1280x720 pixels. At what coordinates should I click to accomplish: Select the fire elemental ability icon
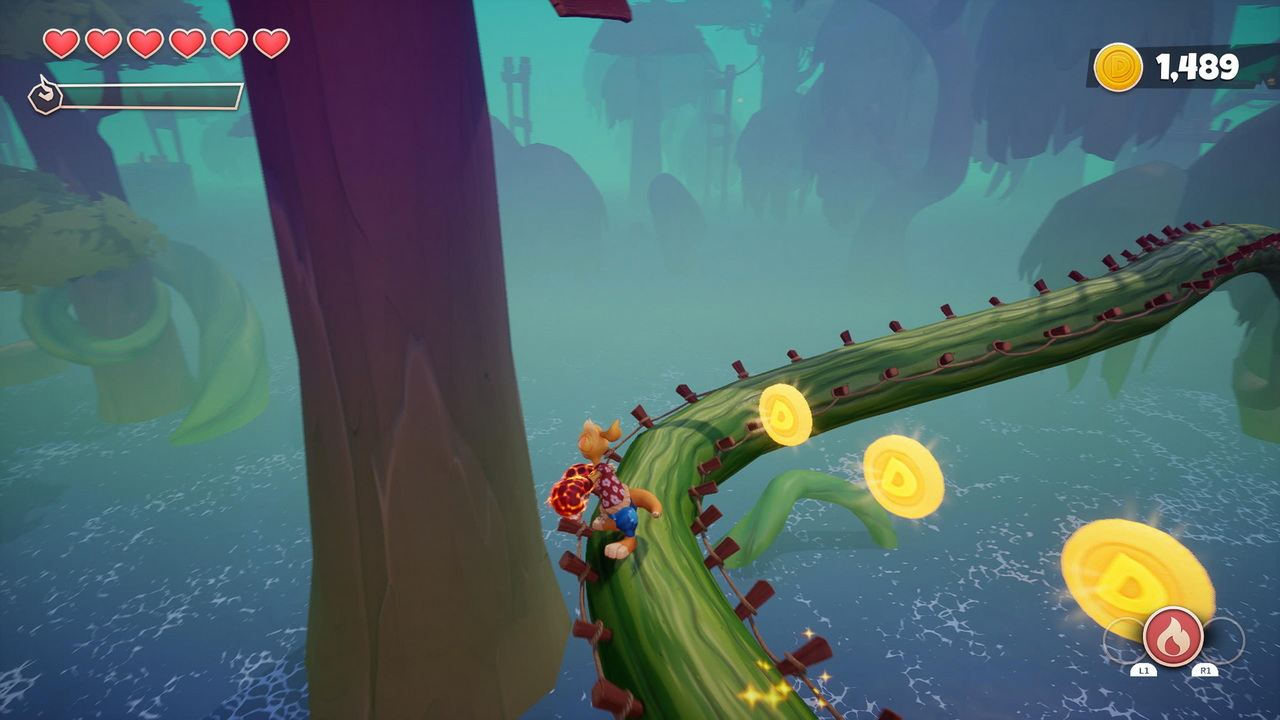(x=1173, y=636)
